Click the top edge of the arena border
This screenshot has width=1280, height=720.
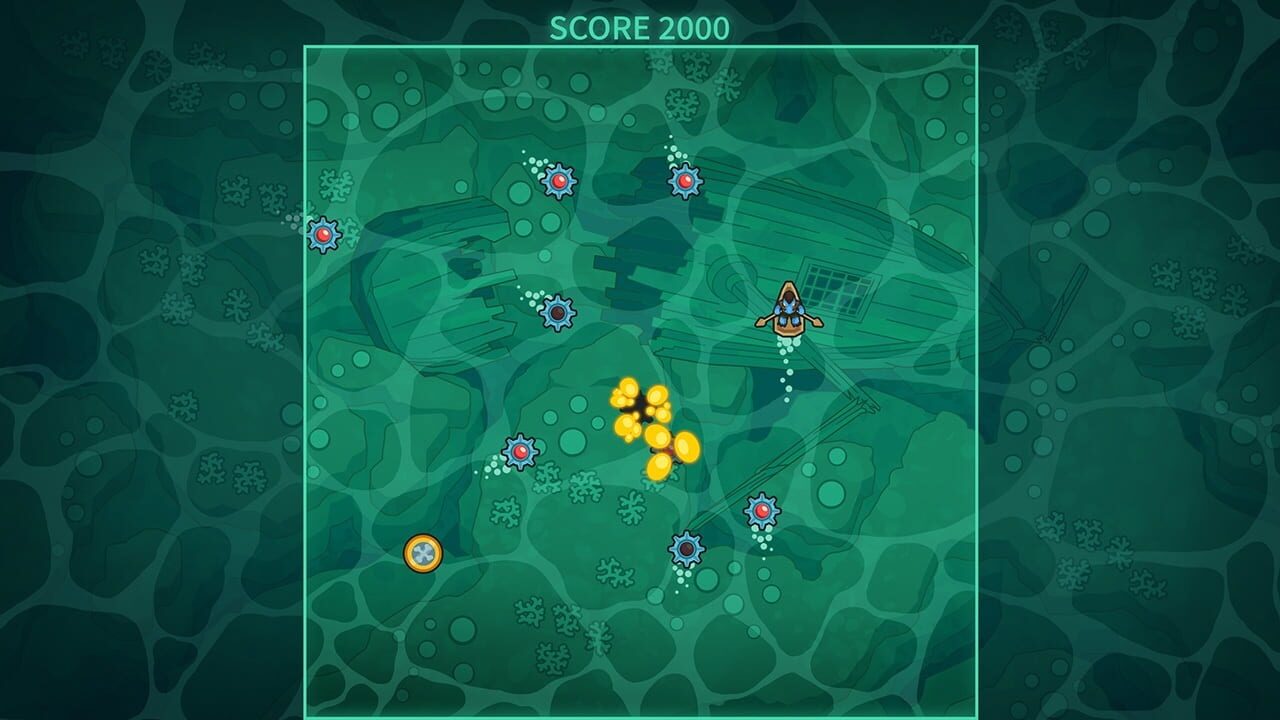tap(640, 44)
